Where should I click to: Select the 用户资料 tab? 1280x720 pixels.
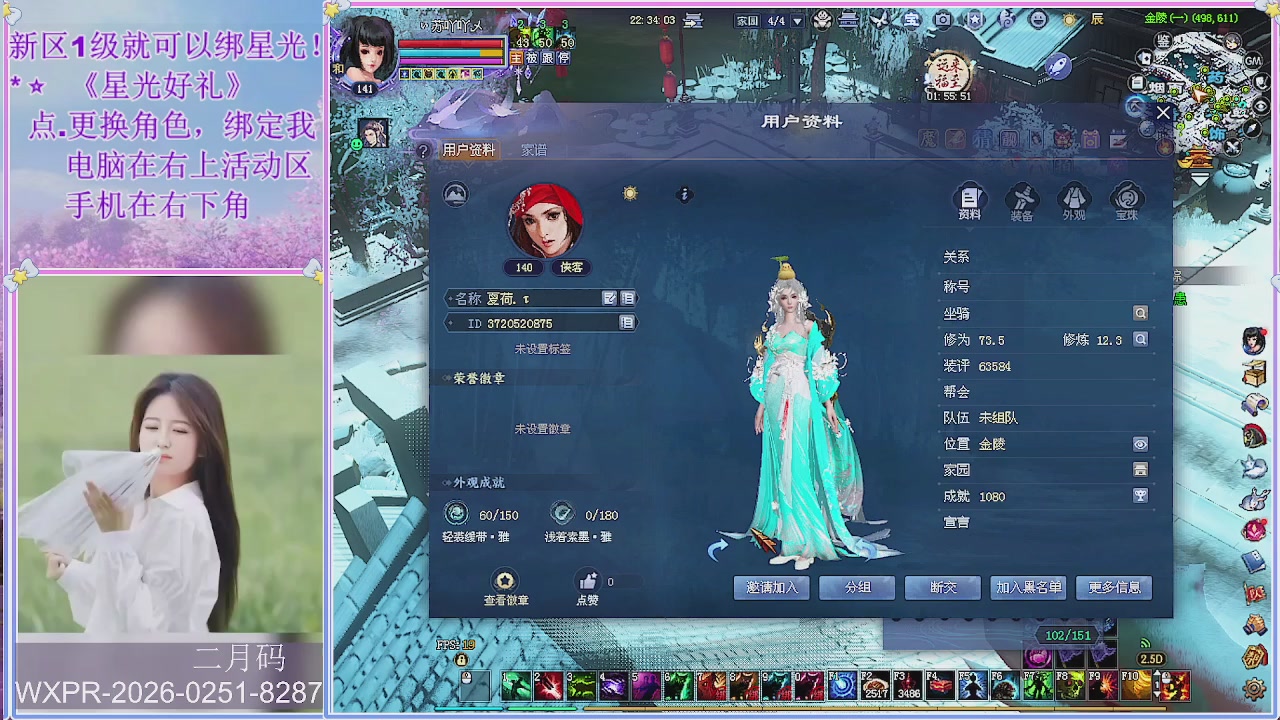click(x=470, y=148)
